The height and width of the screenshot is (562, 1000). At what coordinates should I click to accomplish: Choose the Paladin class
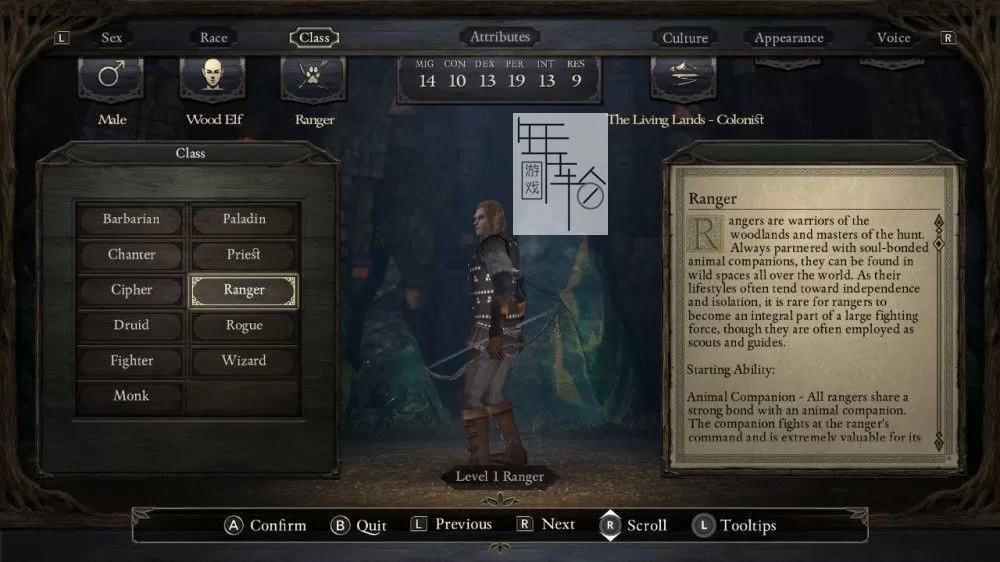click(x=244, y=219)
